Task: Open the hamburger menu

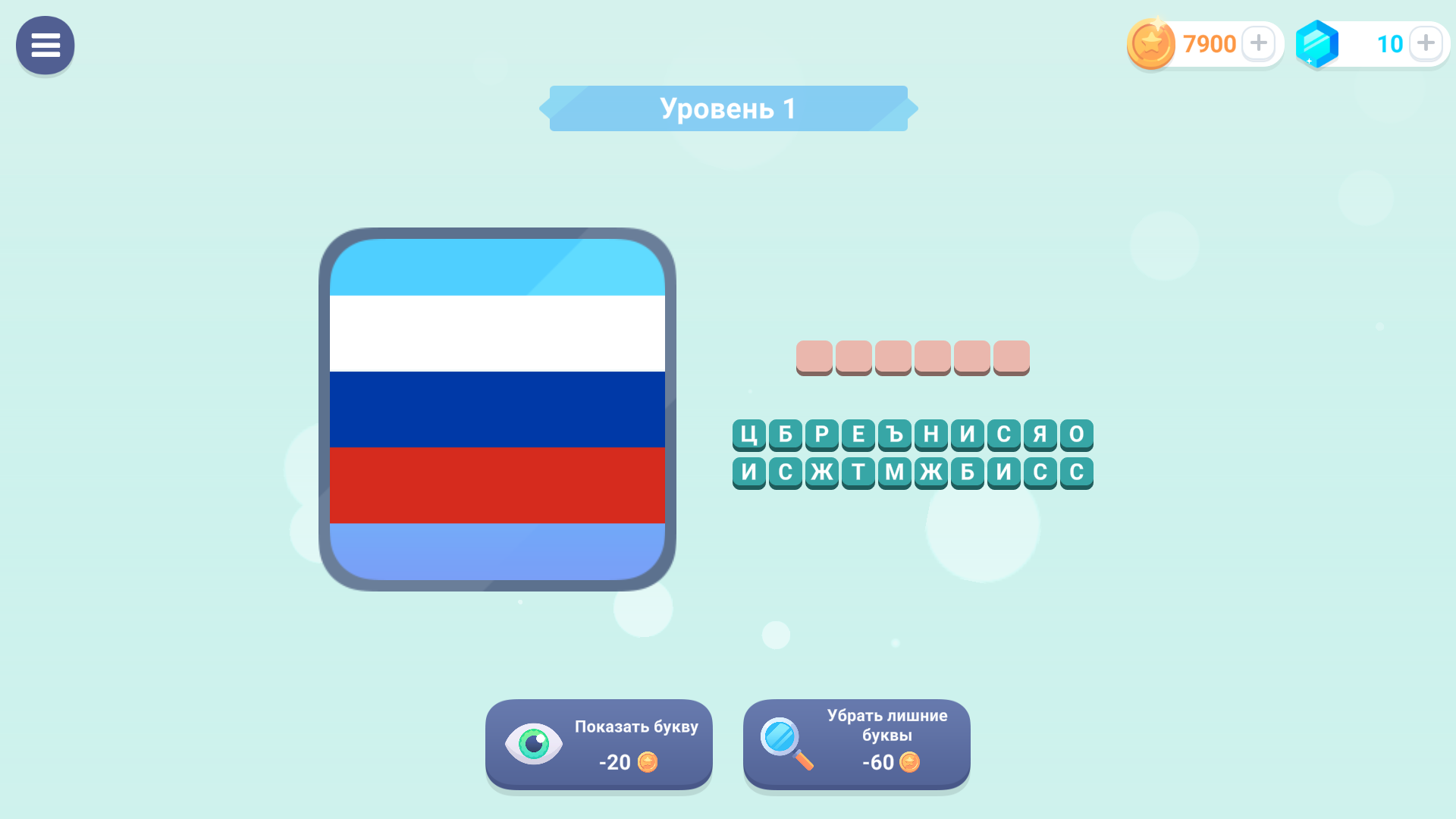Action: (x=45, y=45)
